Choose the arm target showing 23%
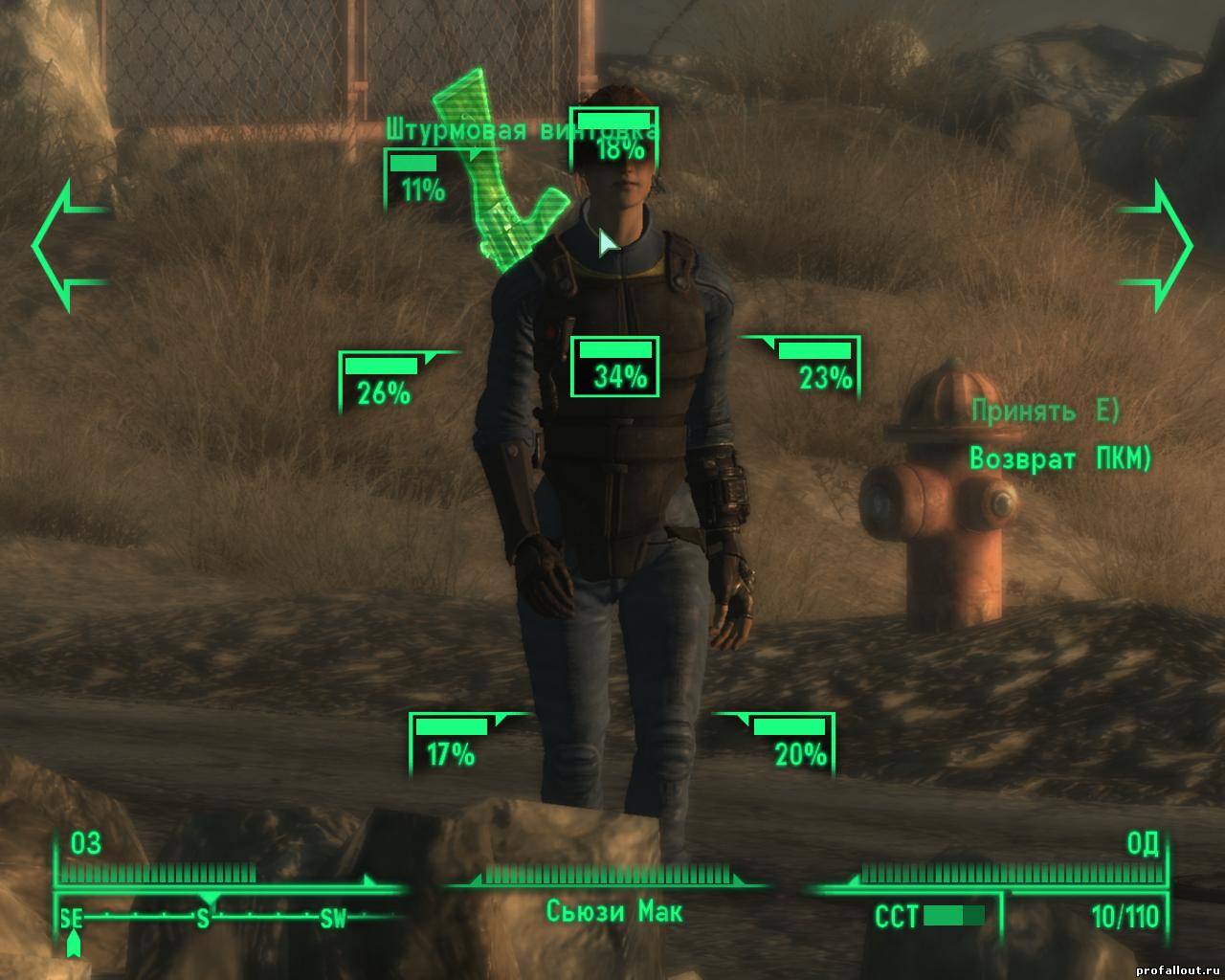This screenshot has width=1225, height=980. [x=818, y=367]
